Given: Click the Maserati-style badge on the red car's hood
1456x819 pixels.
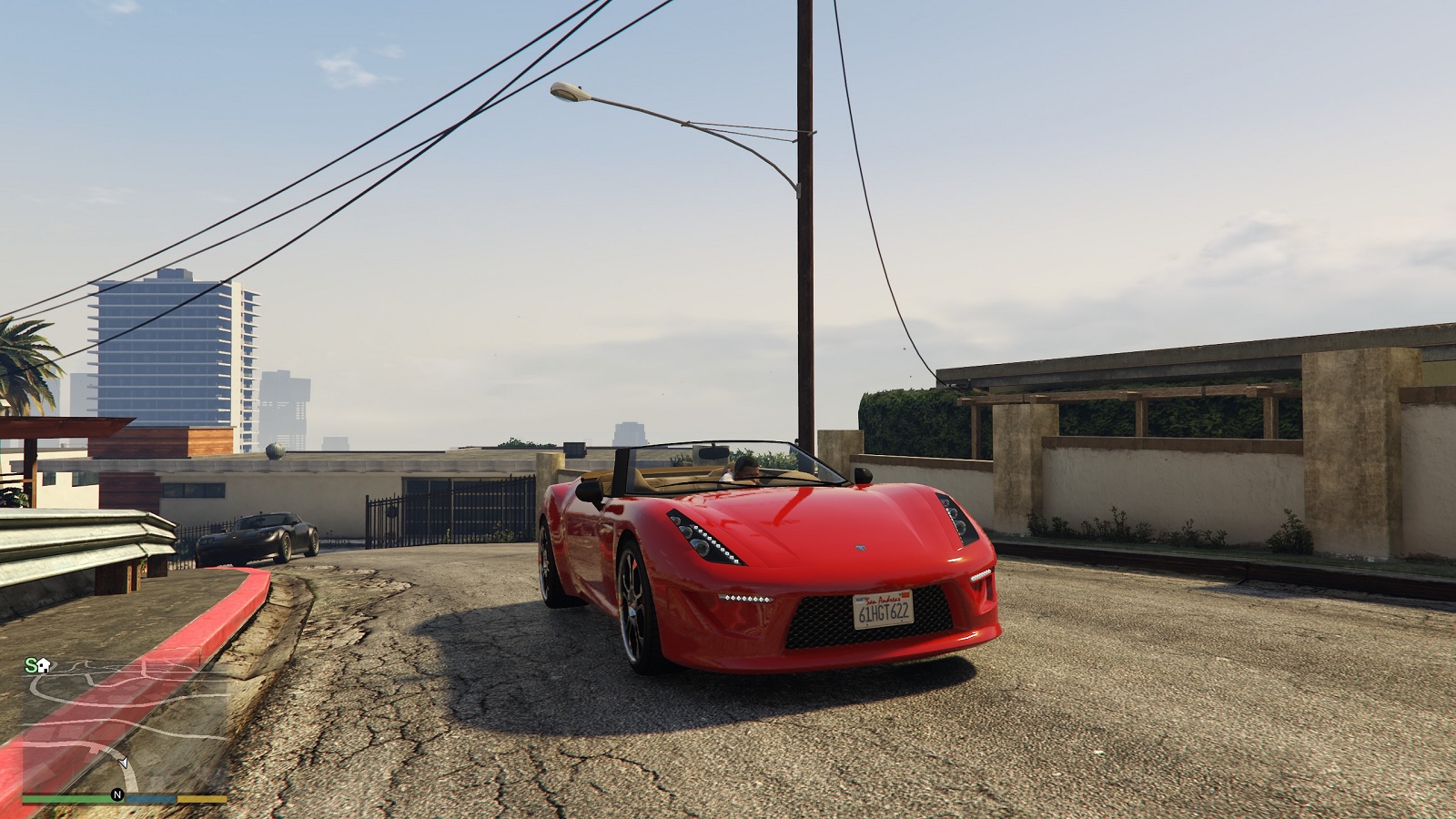Looking at the screenshot, I should pos(861,547).
